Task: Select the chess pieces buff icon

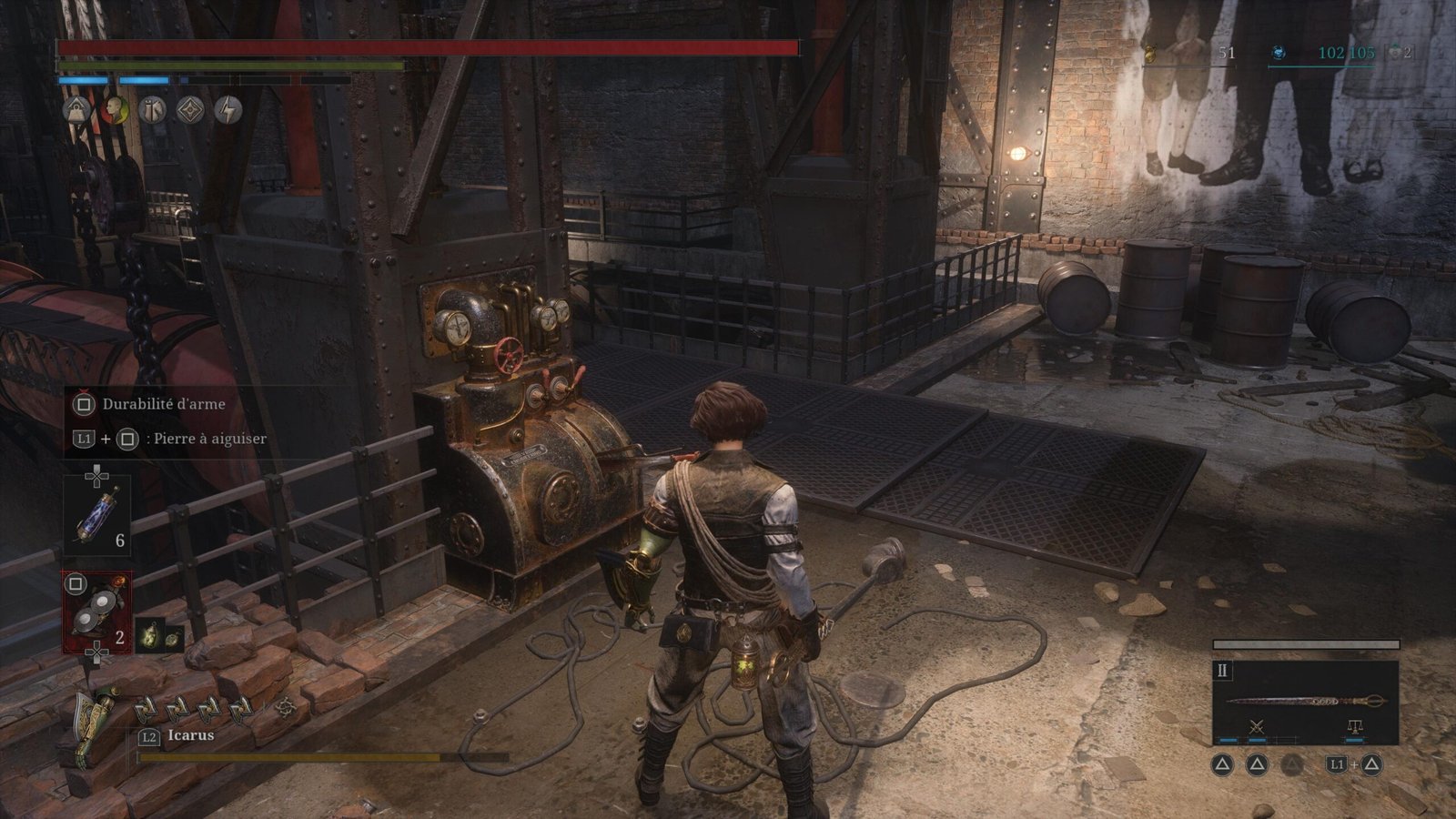Action: pyautogui.click(x=152, y=110)
